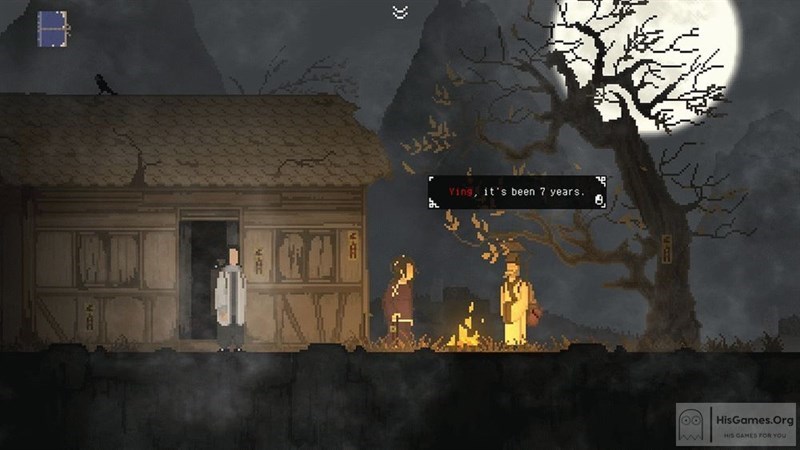This screenshot has width=800, height=450.
Task: Visit the HisGames.Org watermark link
Action: (738, 424)
